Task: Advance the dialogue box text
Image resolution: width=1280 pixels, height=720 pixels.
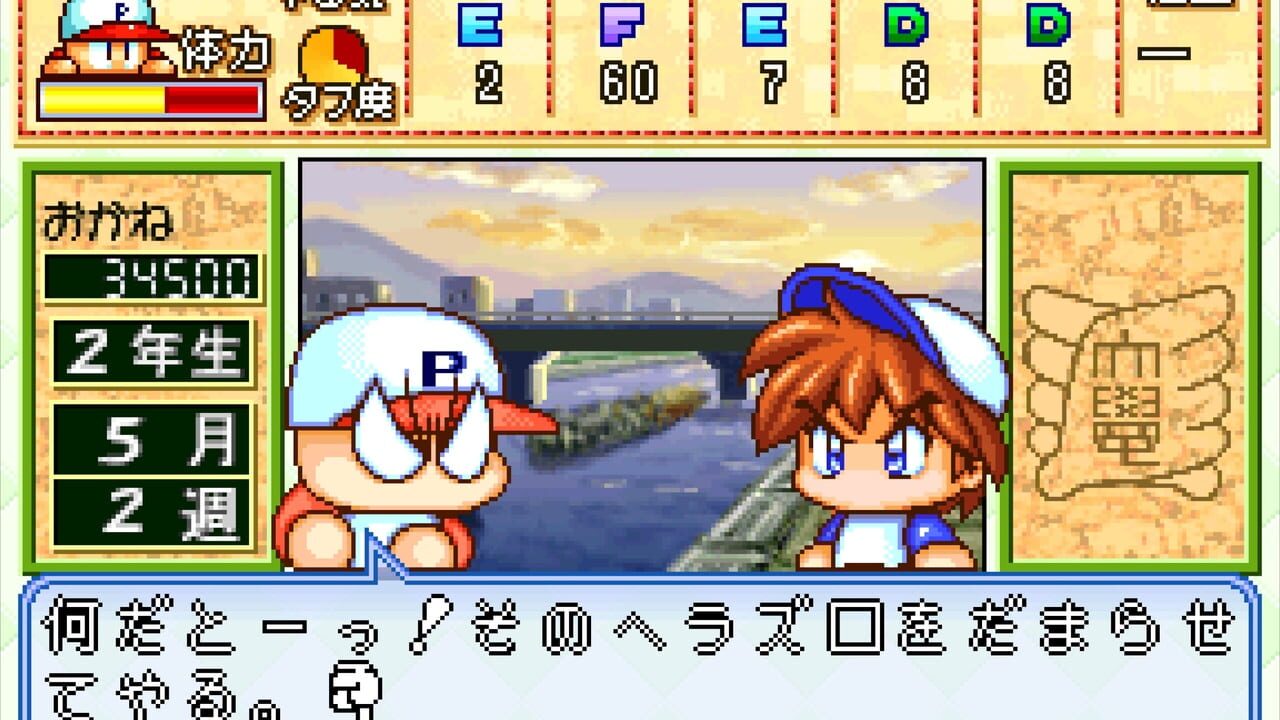Action: pyautogui.click(x=640, y=650)
